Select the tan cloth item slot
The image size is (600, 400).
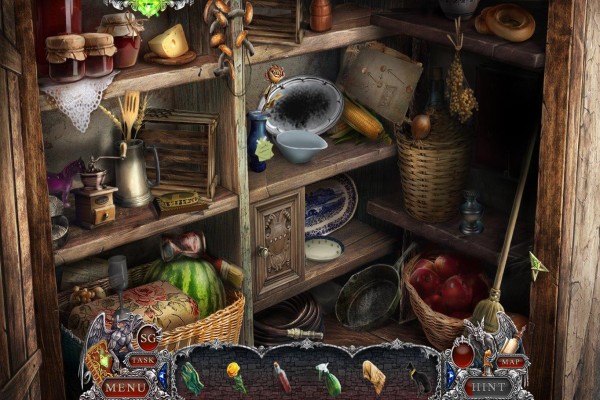point(373,377)
